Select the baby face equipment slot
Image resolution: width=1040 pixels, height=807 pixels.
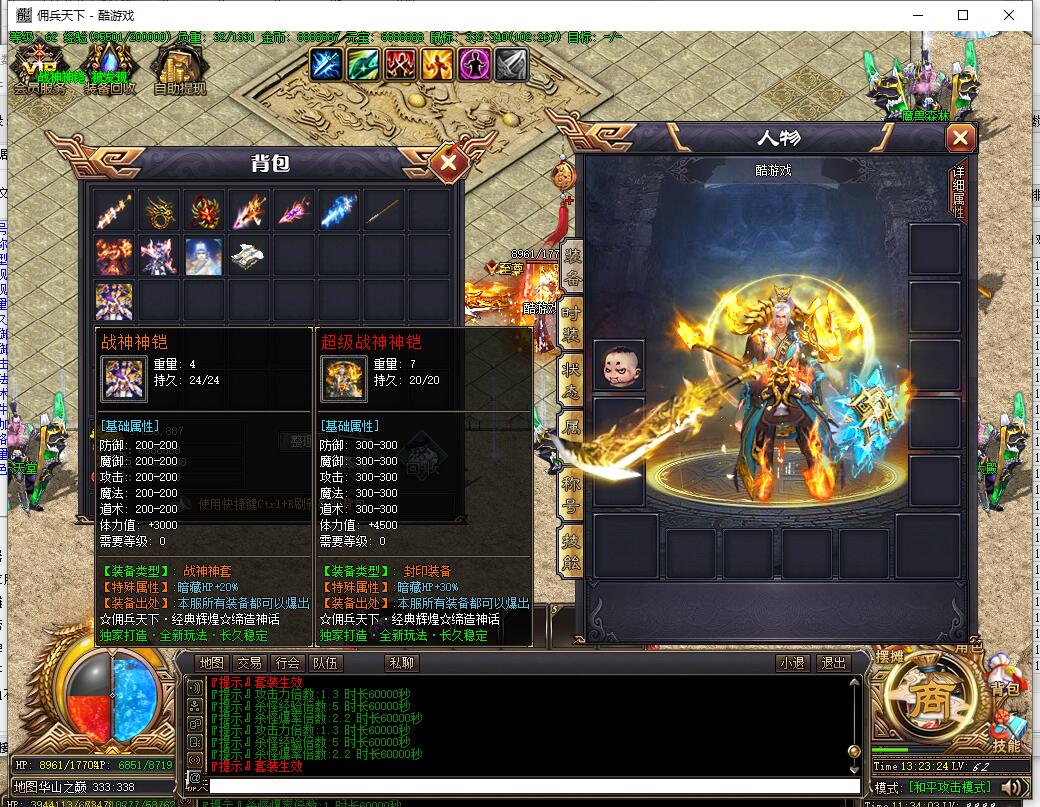619,365
